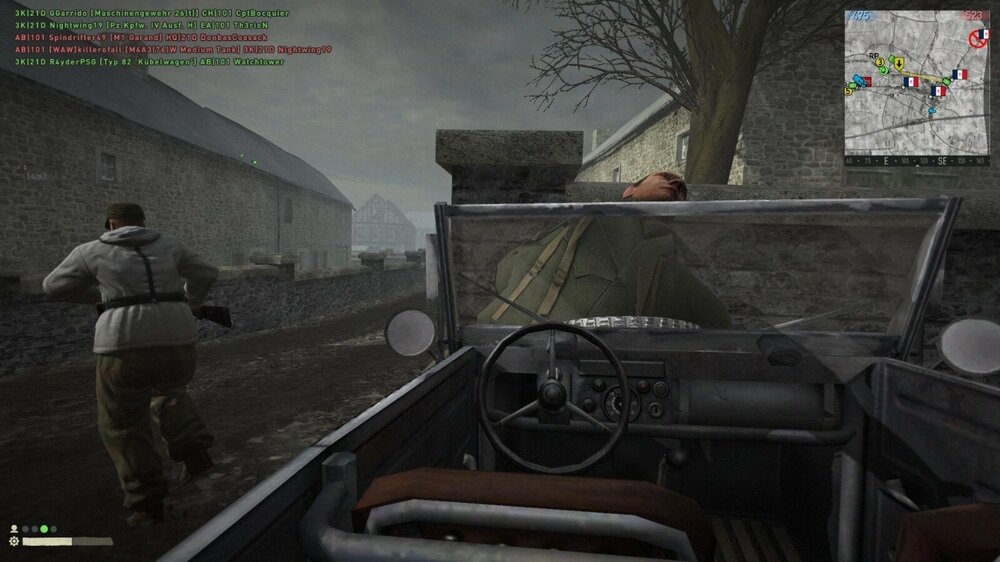Click the blue vehicle icon on minimap
This screenshot has width=1000, height=562.
859,80
